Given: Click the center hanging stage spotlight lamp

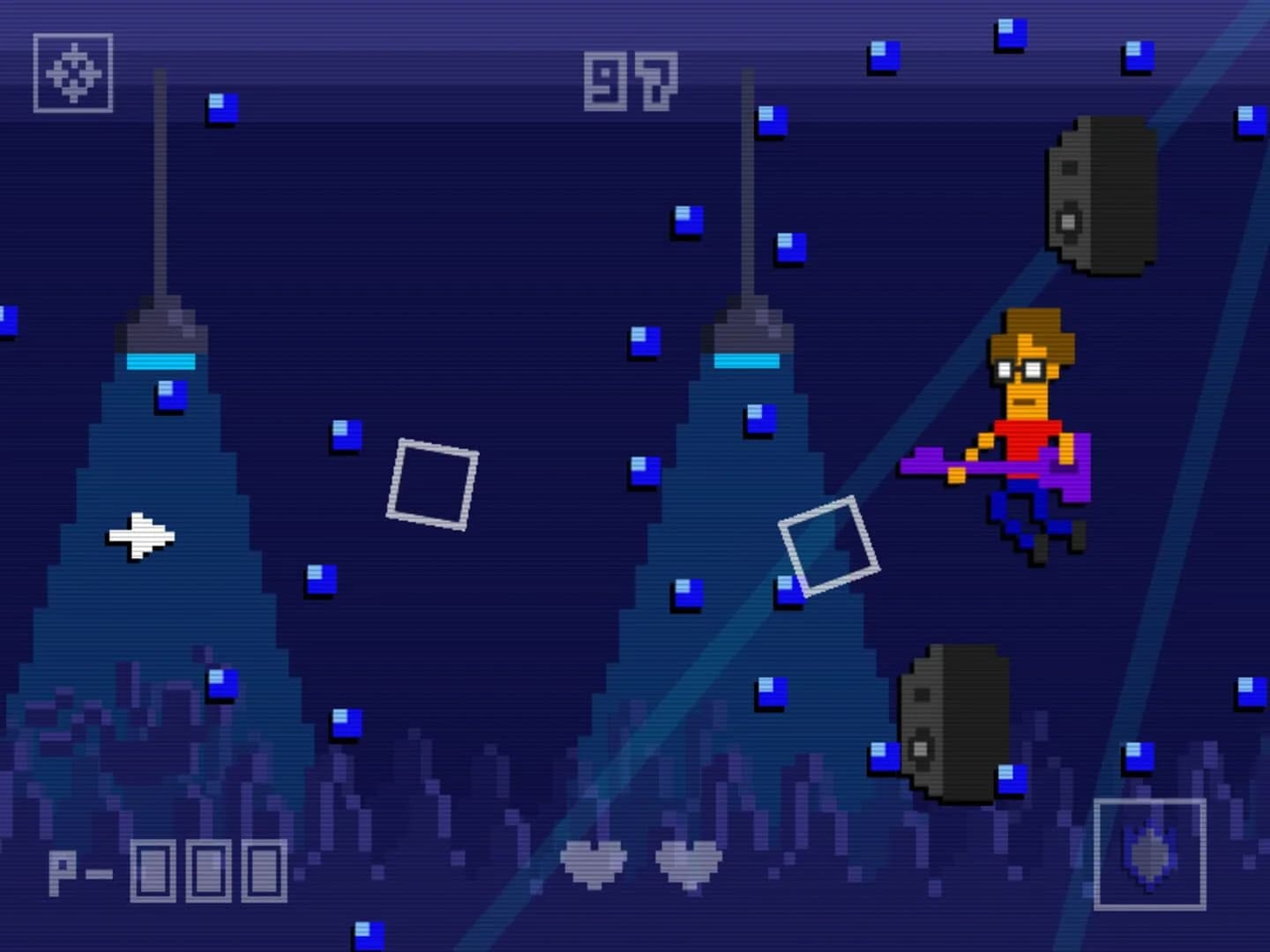Looking at the screenshot, I should click(x=750, y=335).
